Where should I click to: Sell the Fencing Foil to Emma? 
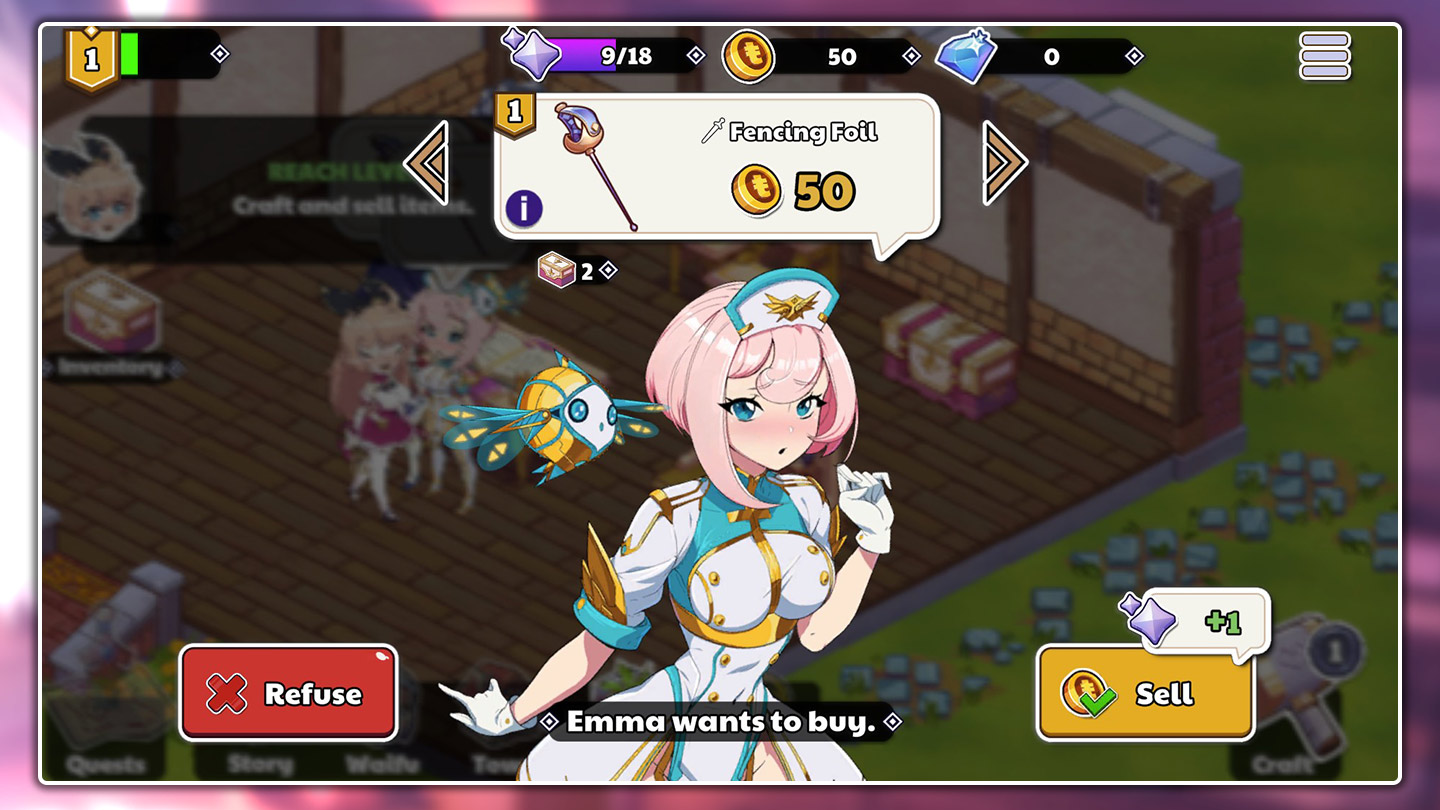[x=1145, y=693]
